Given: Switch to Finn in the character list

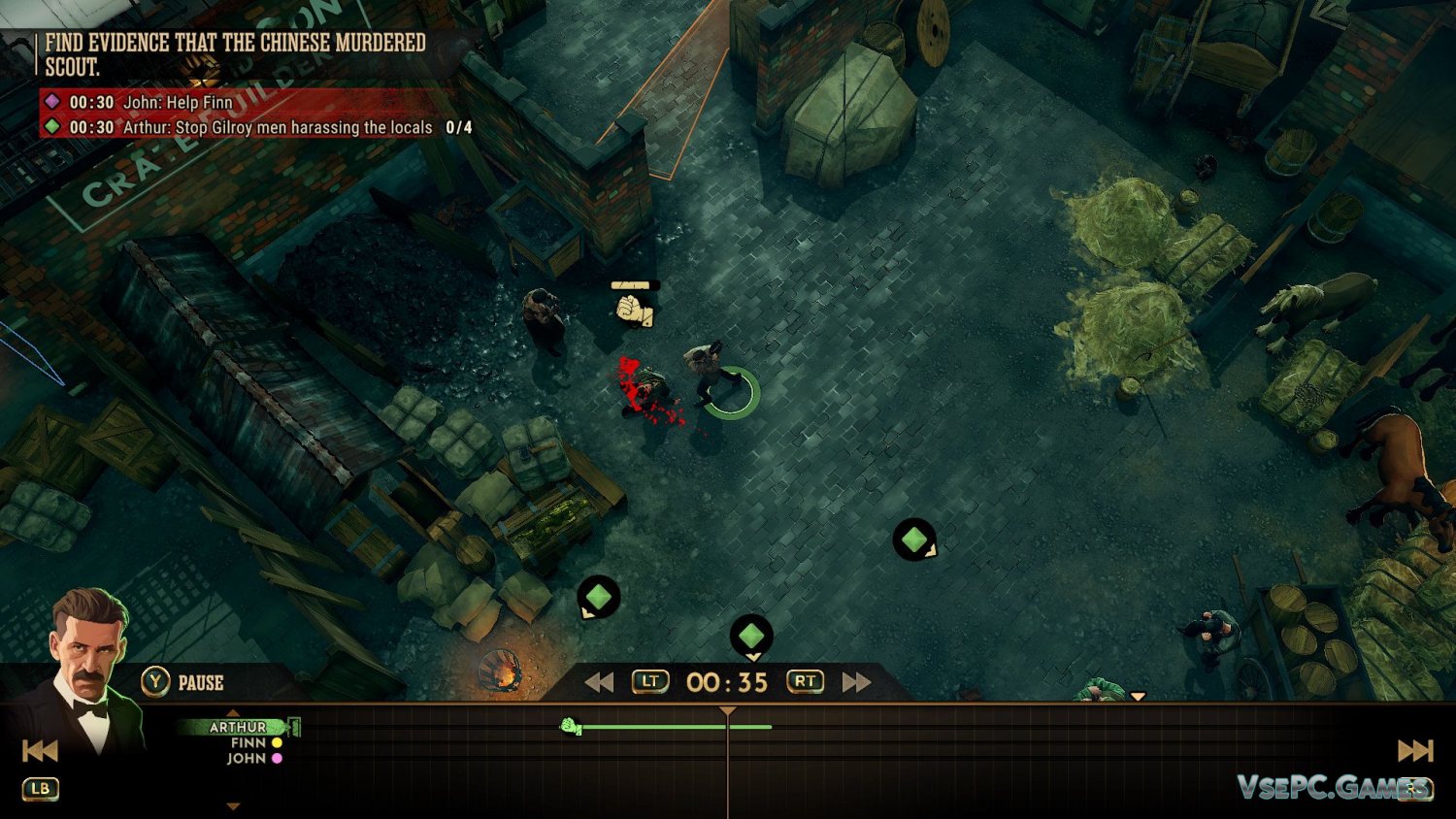Looking at the screenshot, I should click(x=249, y=742).
